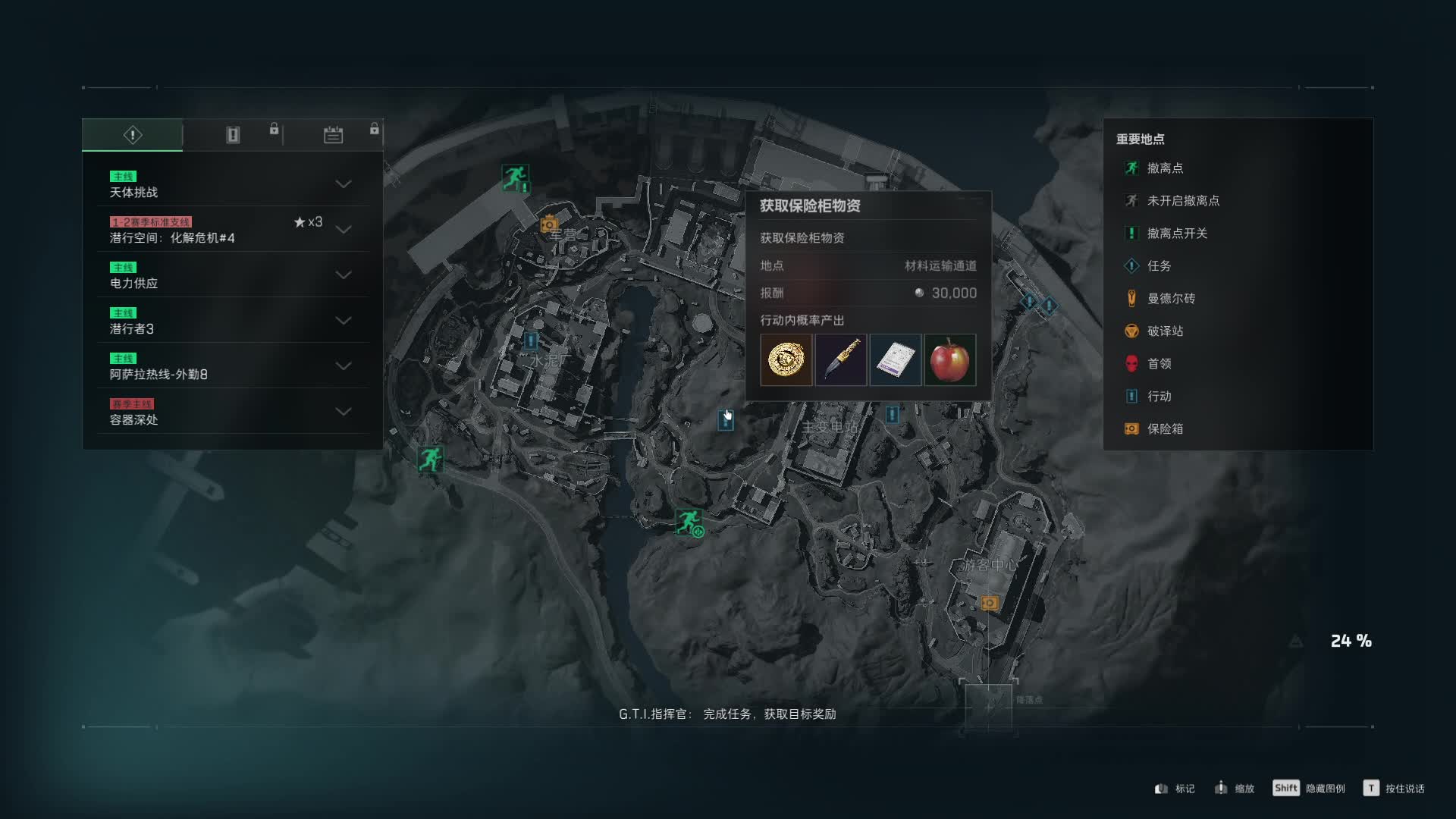Viewport: 1456px width, 819px height.
Task: Select the knife reward item slot
Action: (840, 359)
